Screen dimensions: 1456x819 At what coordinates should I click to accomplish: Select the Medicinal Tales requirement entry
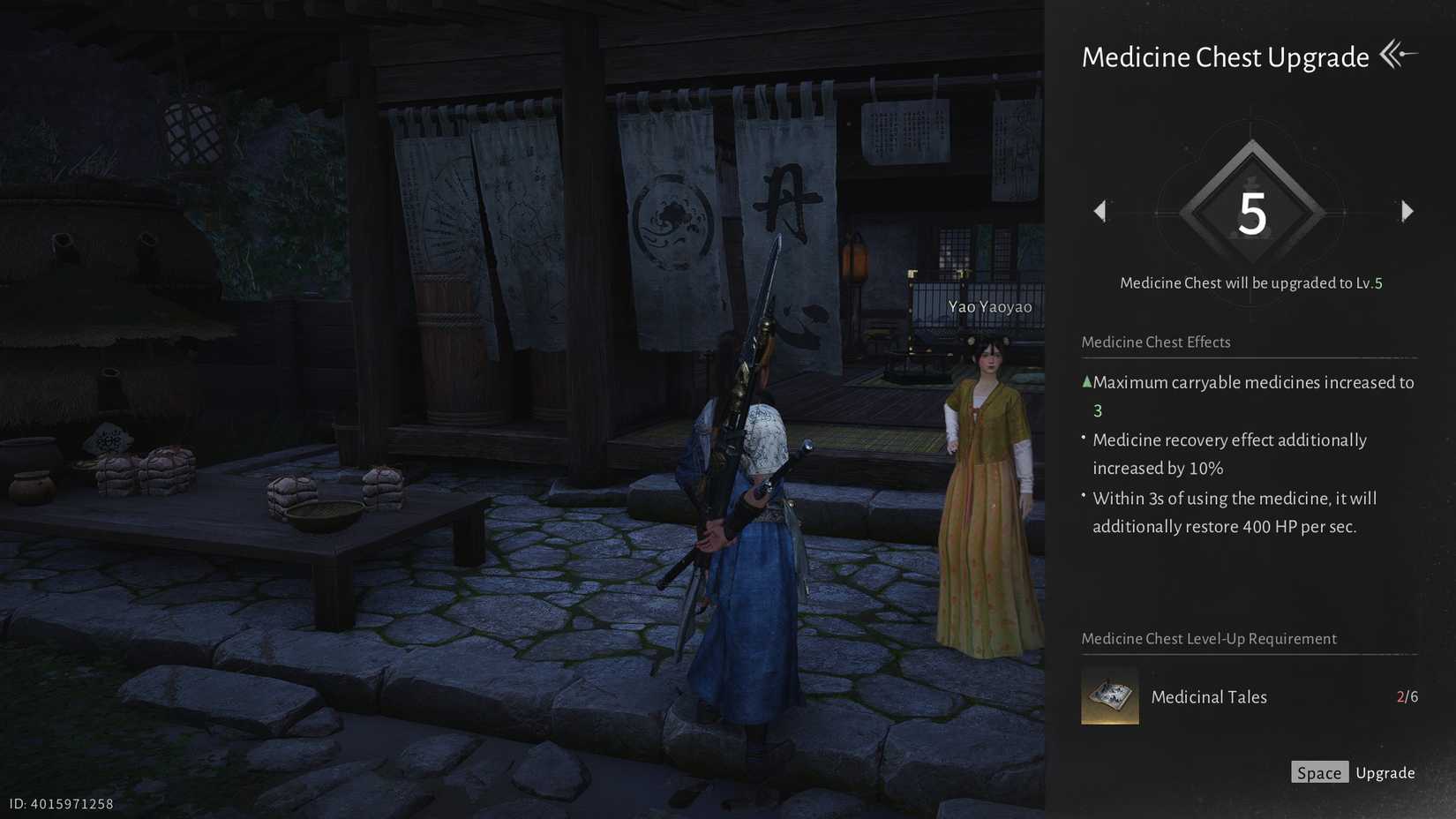[1209, 696]
